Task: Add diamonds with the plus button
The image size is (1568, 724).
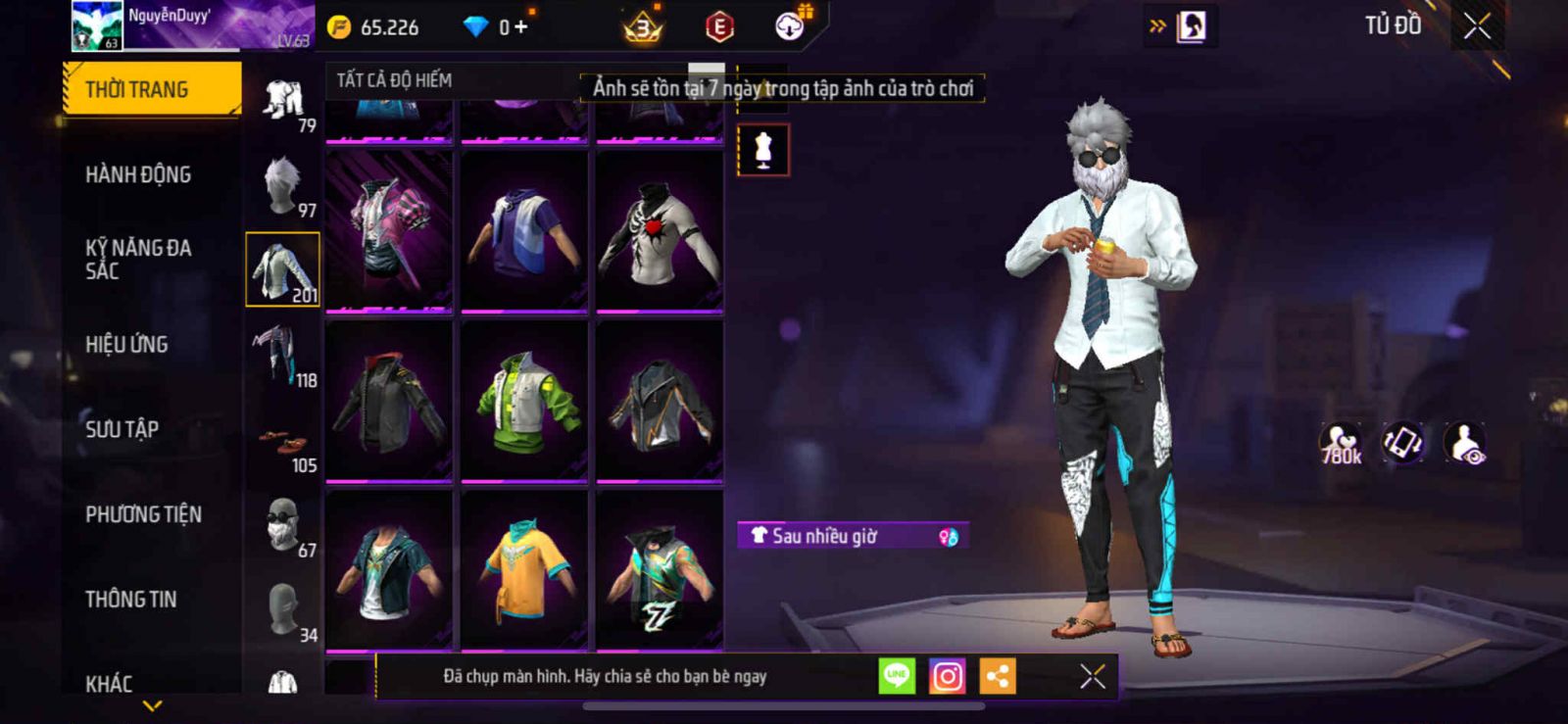Action: pyautogui.click(x=521, y=26)
